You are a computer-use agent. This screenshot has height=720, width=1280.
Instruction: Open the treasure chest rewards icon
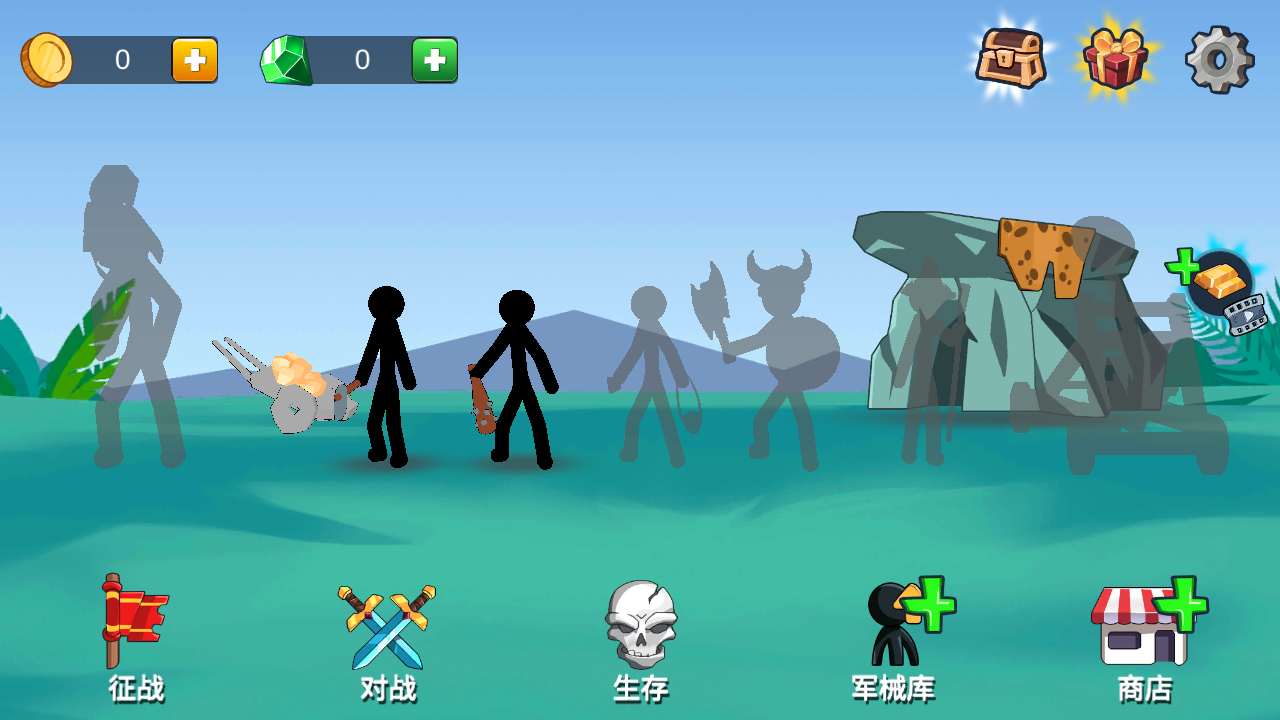pos(1013,58)
